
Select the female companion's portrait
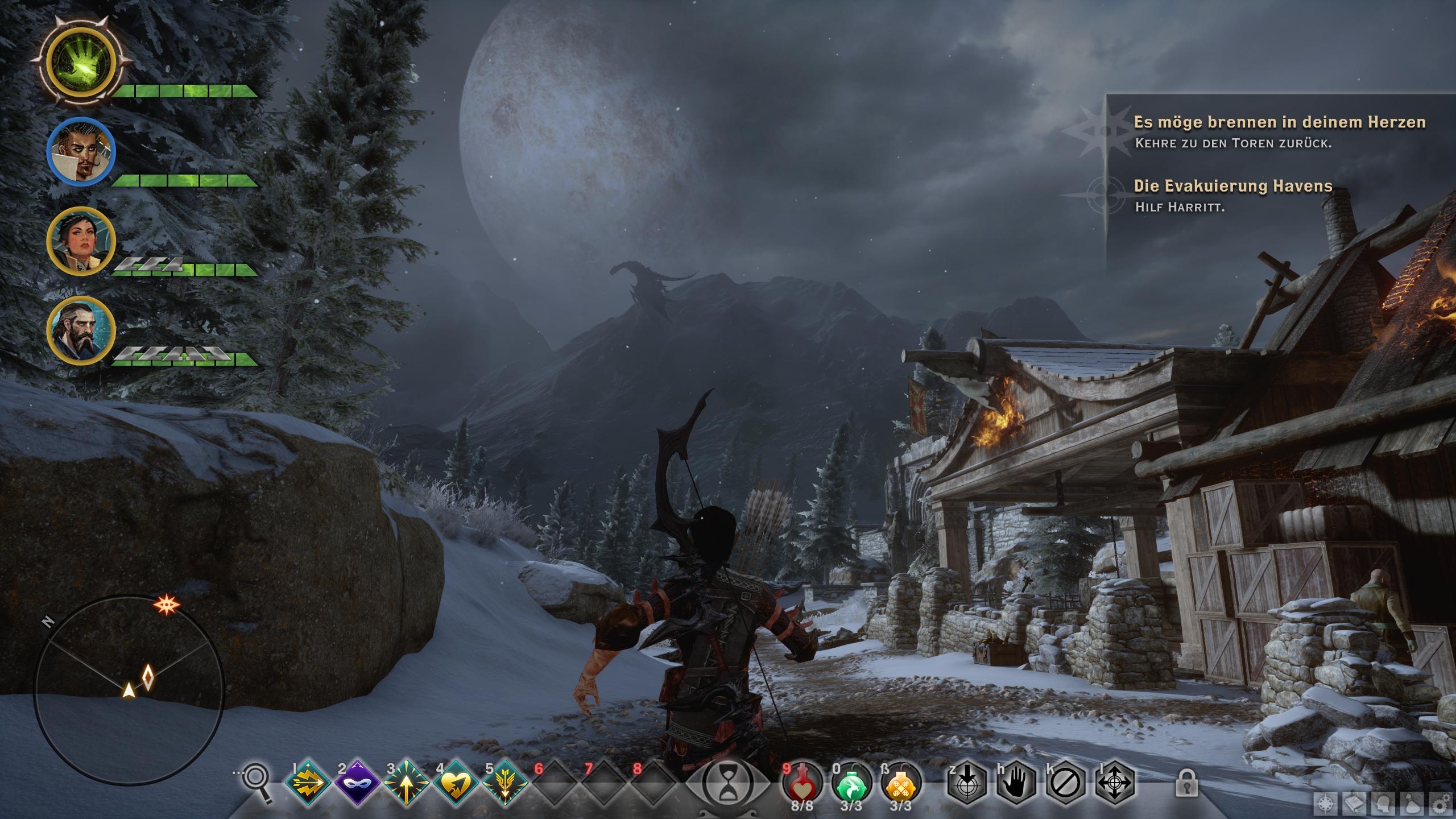[x=81, y=241]
